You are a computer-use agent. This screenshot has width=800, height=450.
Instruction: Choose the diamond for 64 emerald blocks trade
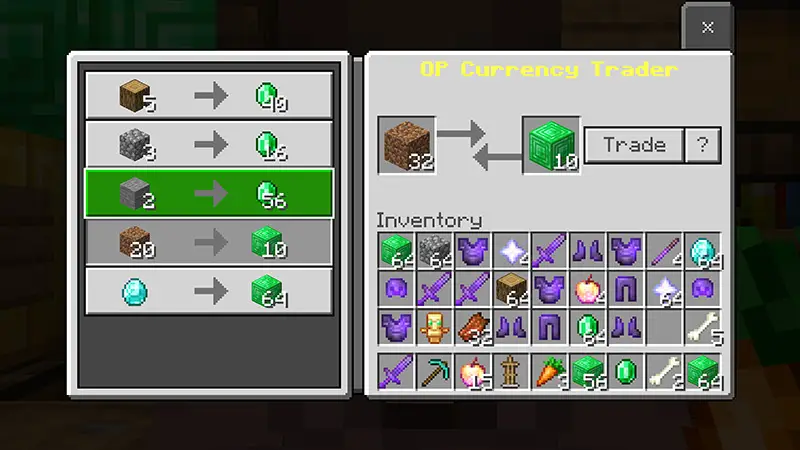208,291
